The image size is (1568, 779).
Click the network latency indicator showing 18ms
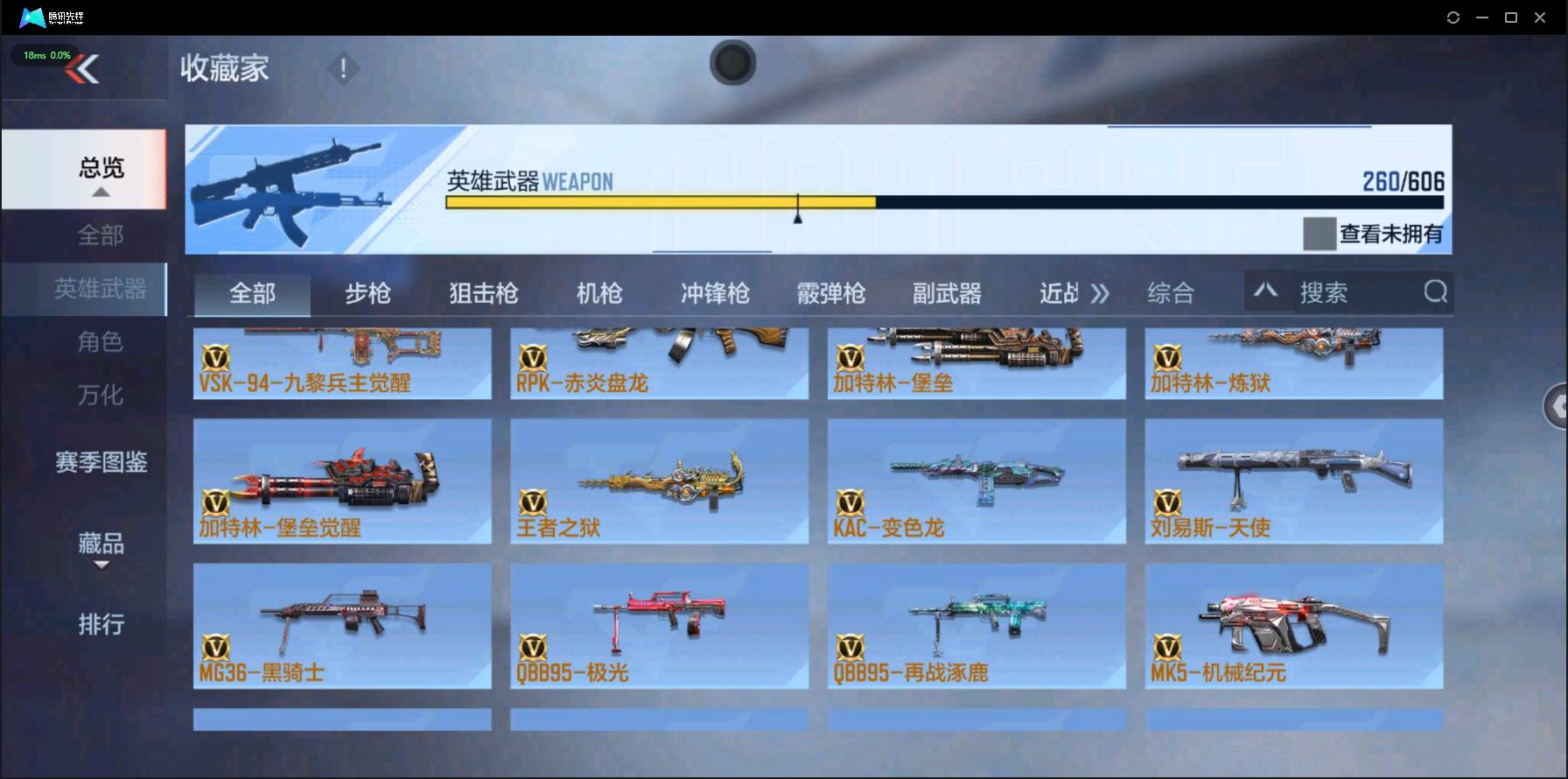click(44, 54)
